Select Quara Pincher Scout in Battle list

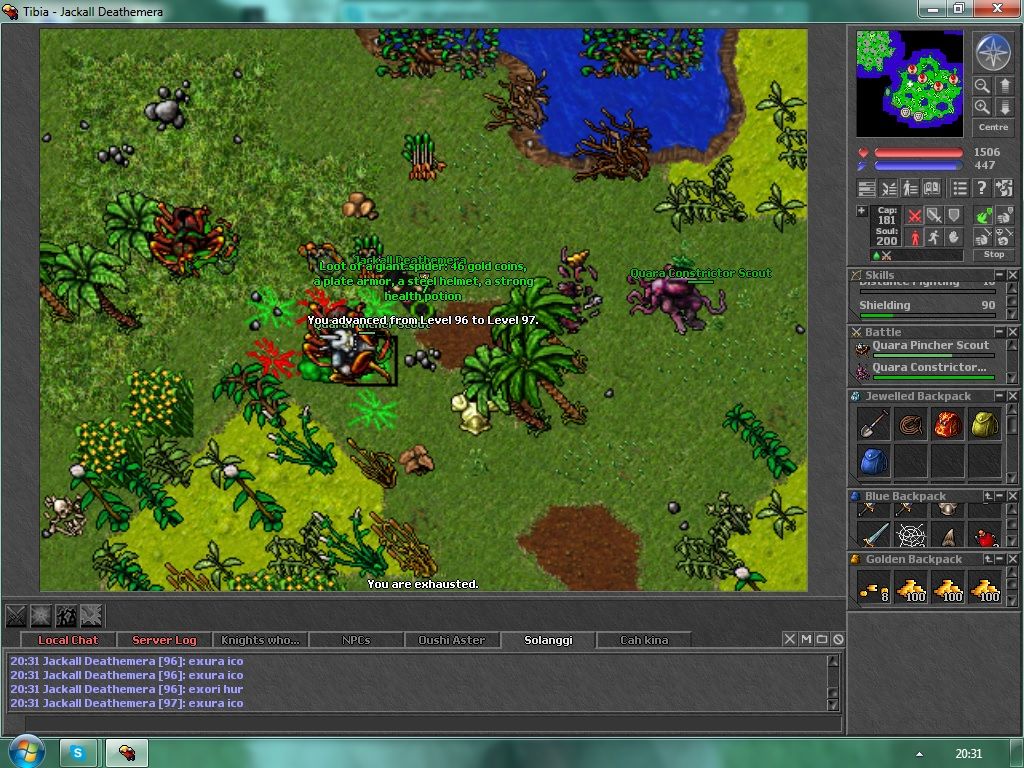coord(929,346)
